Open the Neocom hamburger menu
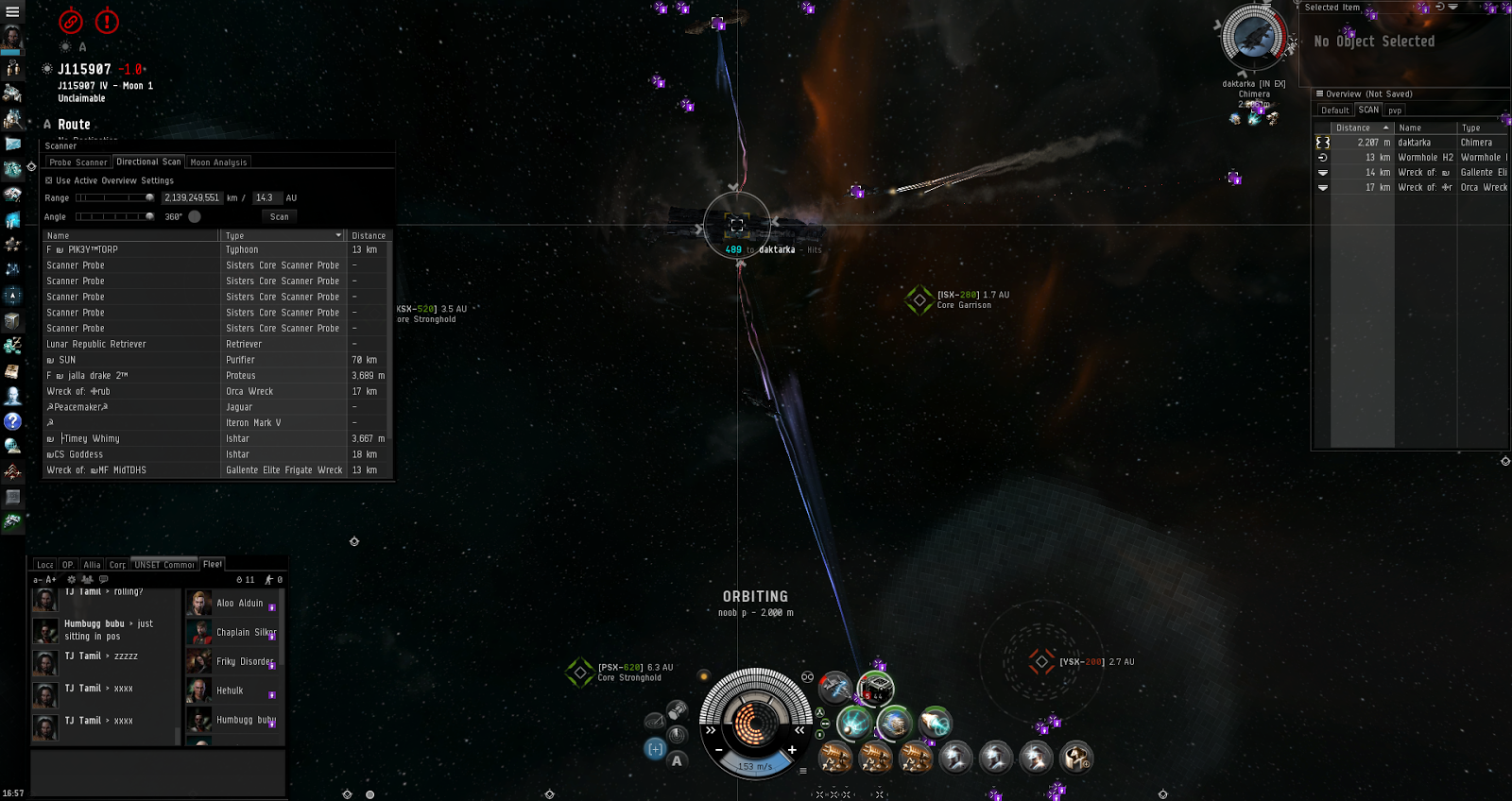 12,11
